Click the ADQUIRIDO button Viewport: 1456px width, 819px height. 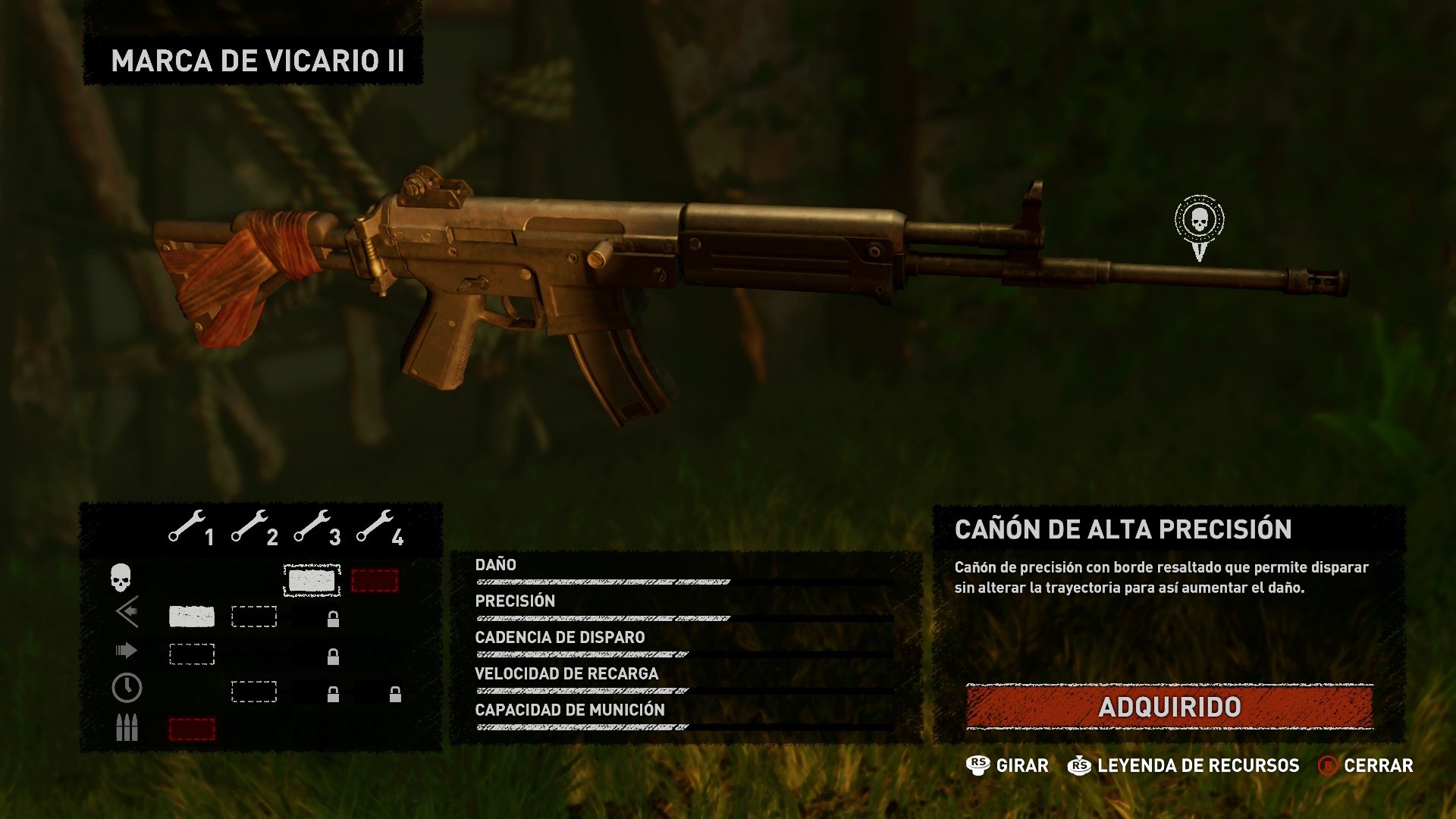click(1169, 707)
